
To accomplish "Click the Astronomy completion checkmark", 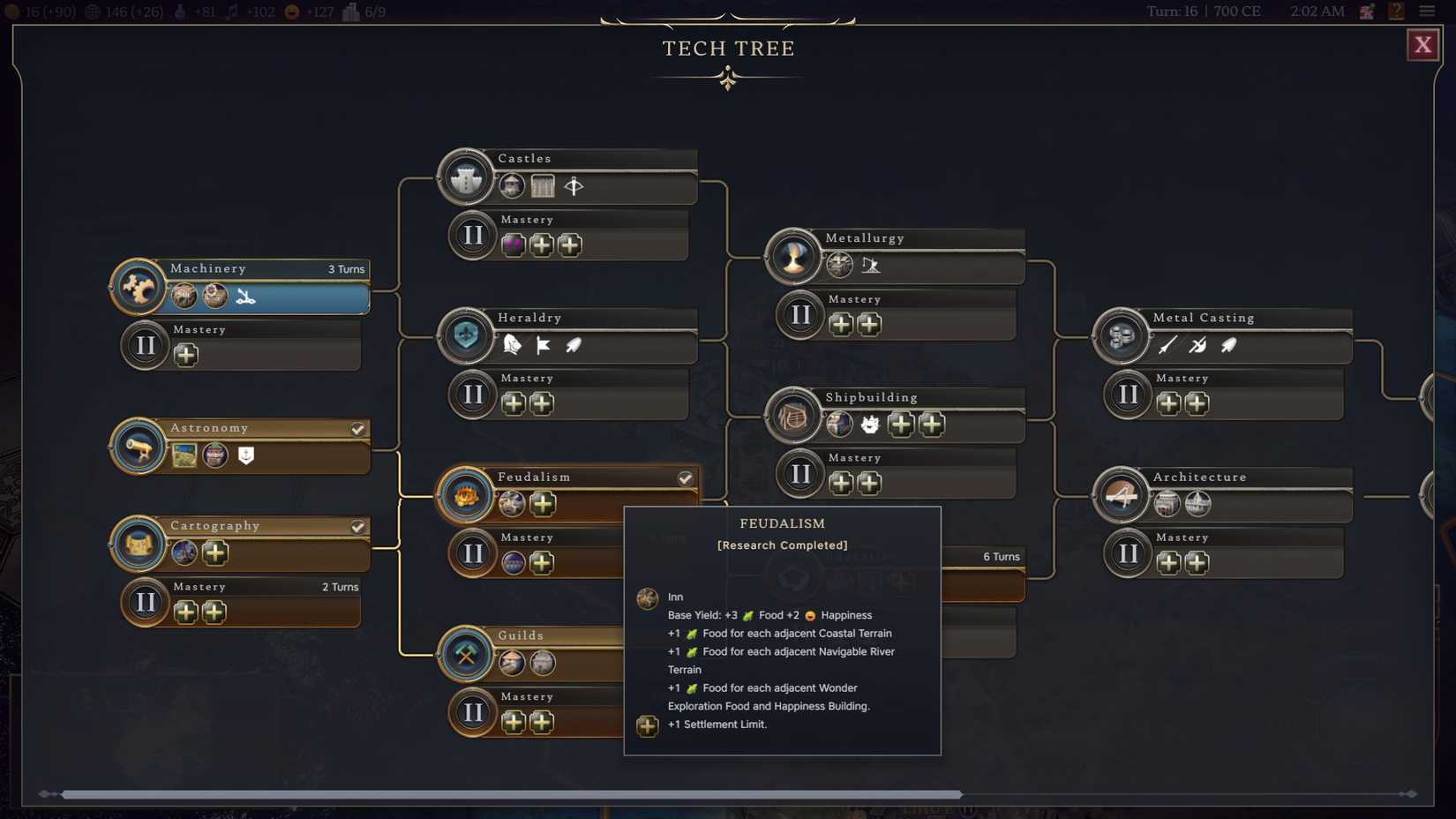I will [357, 429].
